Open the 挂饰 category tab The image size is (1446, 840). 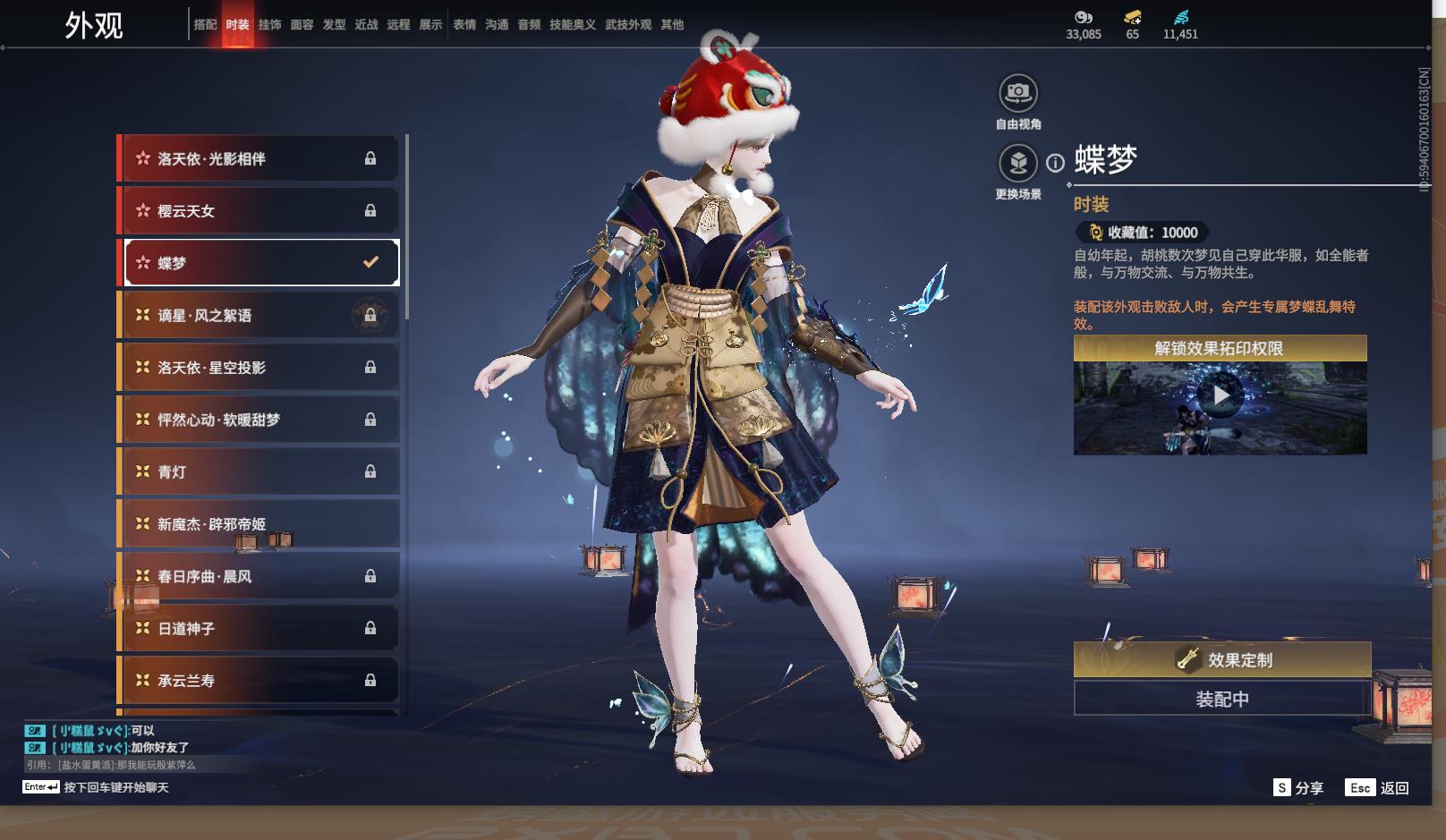pyautogui.click(x=269, y=25)
